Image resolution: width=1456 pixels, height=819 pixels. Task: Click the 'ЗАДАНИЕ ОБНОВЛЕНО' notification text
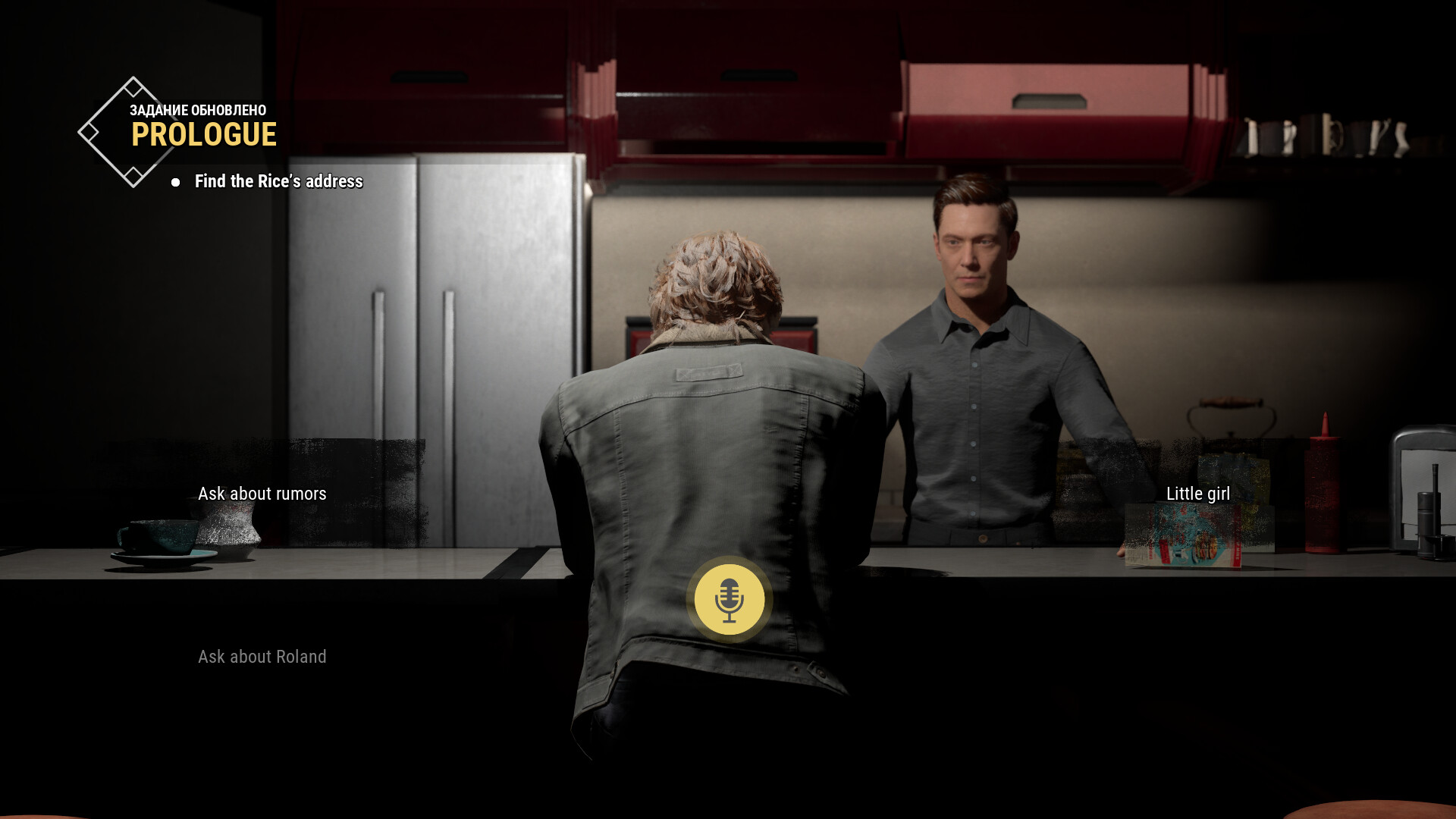[196, 109]
